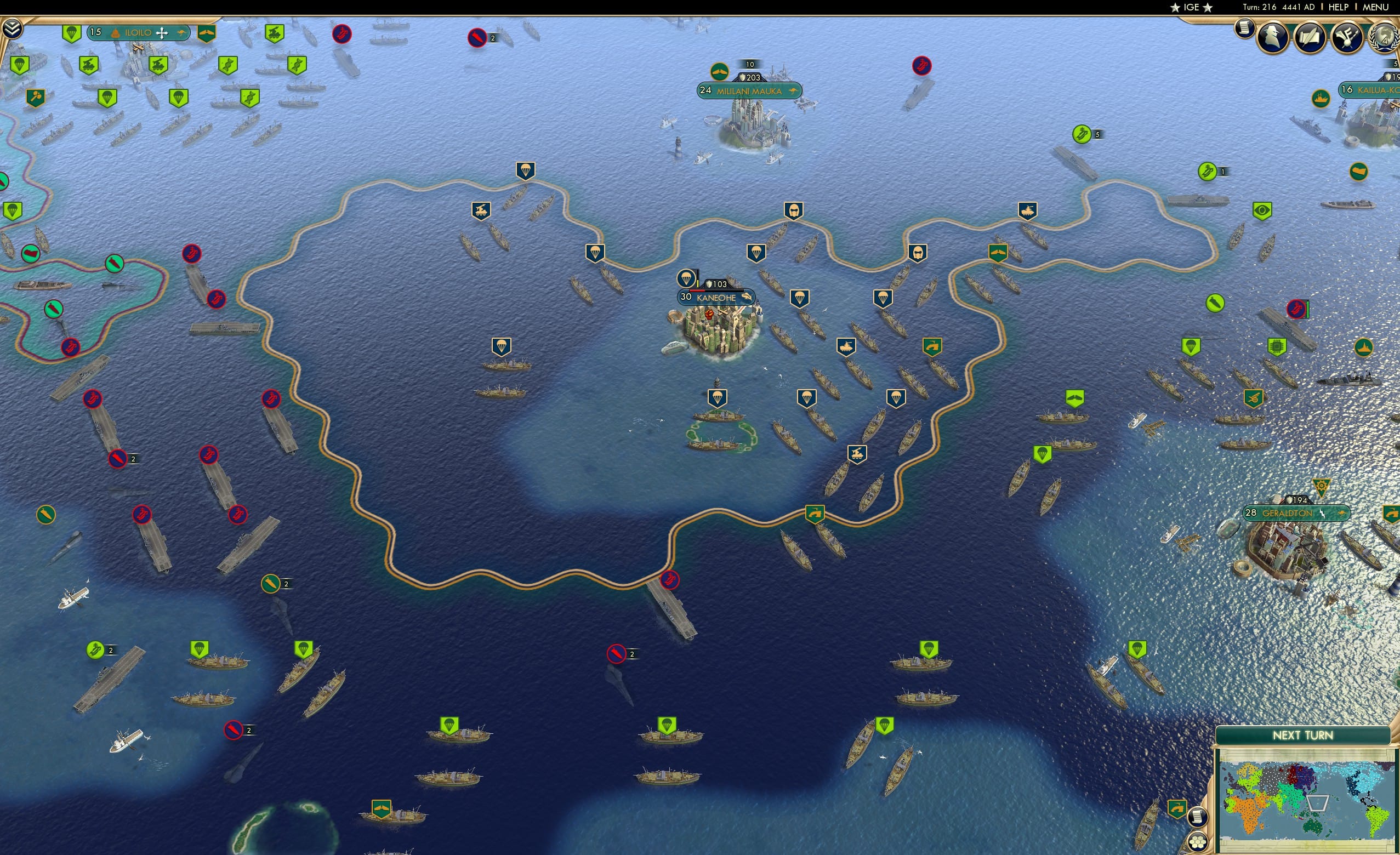Click the cross icon on Iloilo's city banner
Image resolution: width=1400 pixels, height=855 pixels.
click(162, 33)
